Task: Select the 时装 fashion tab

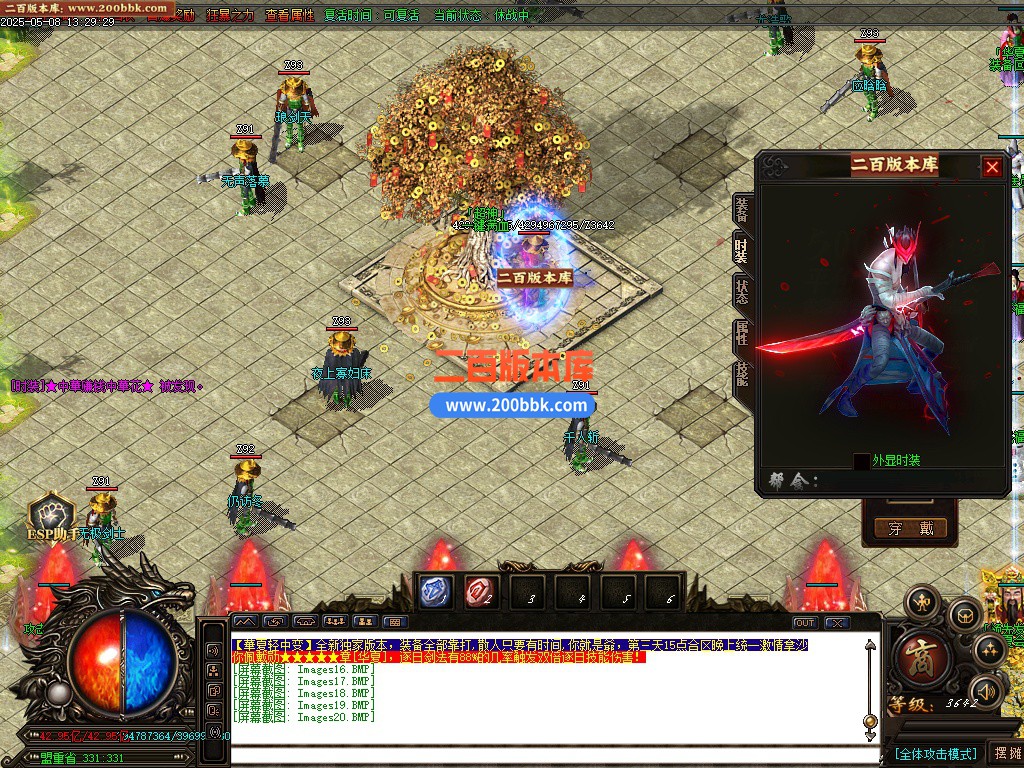Action: pos(741,250)
